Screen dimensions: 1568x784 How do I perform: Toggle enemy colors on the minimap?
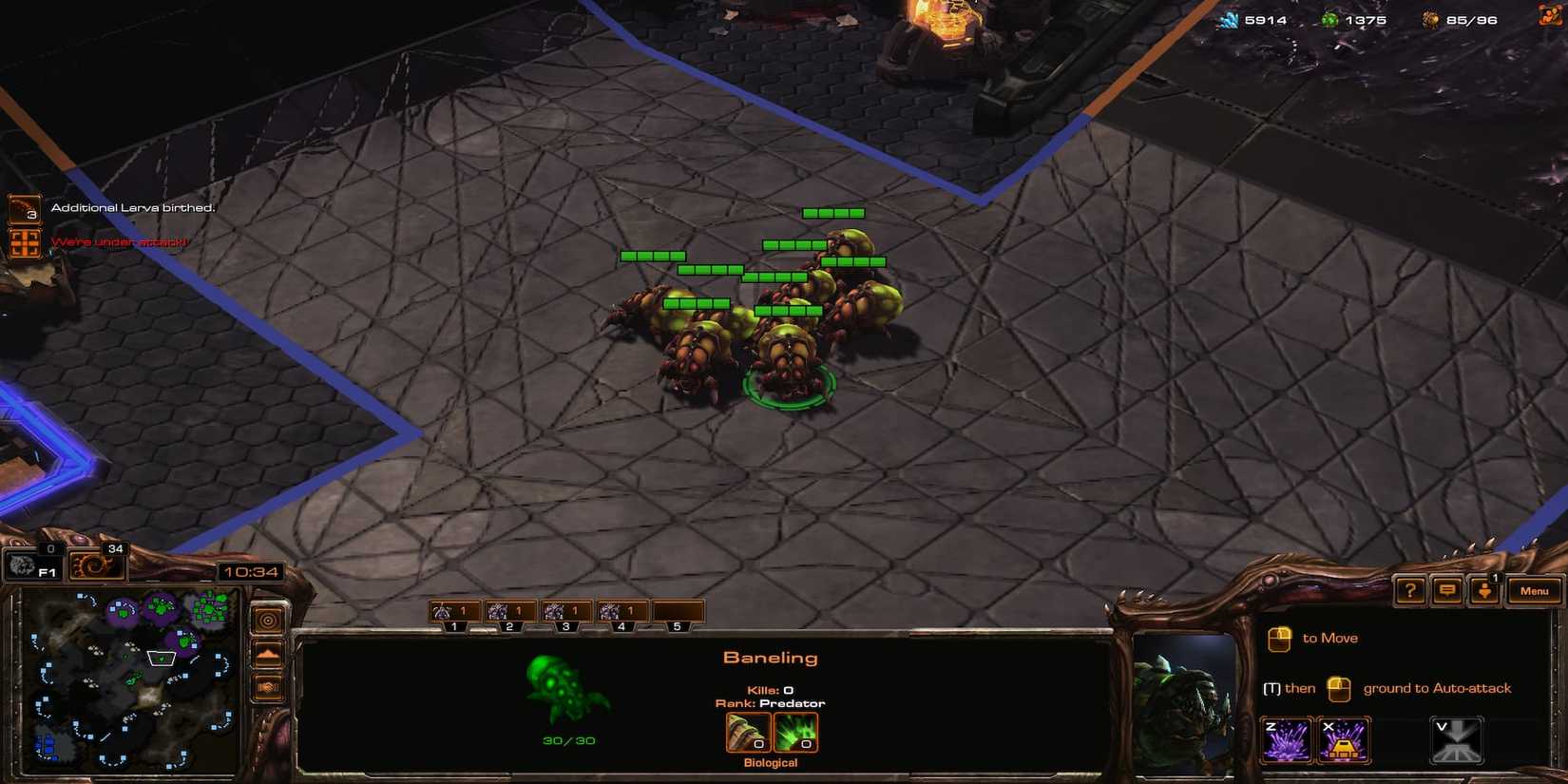click(x=267, y=686)
